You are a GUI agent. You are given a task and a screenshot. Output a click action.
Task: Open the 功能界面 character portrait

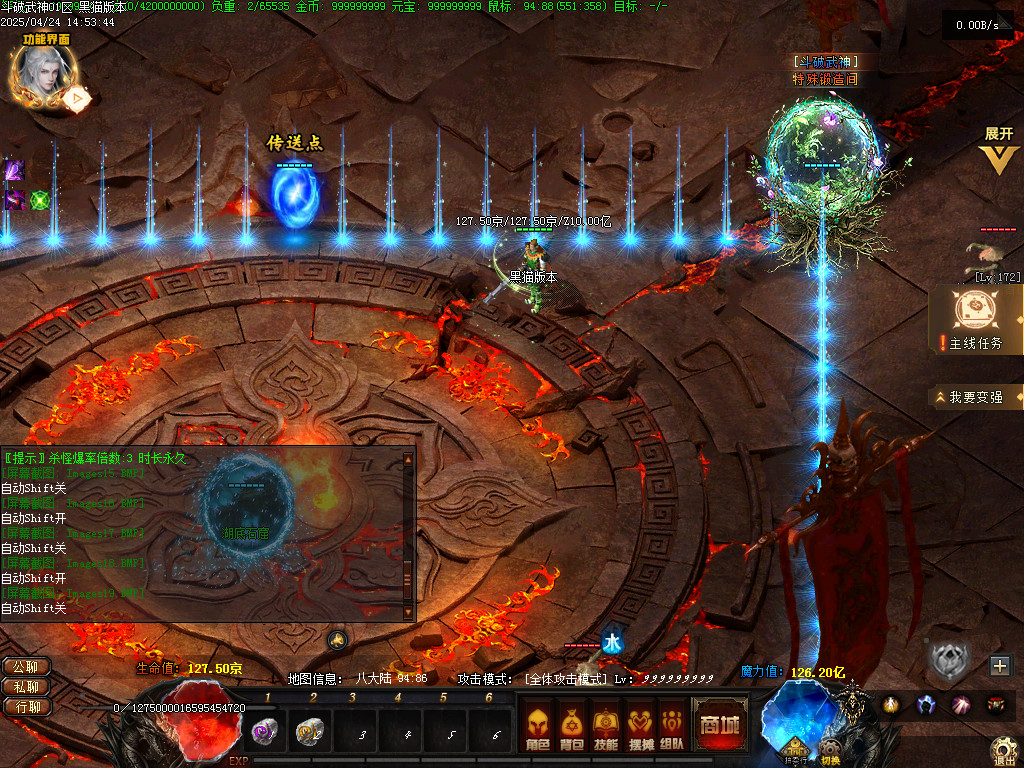point(37,76)
